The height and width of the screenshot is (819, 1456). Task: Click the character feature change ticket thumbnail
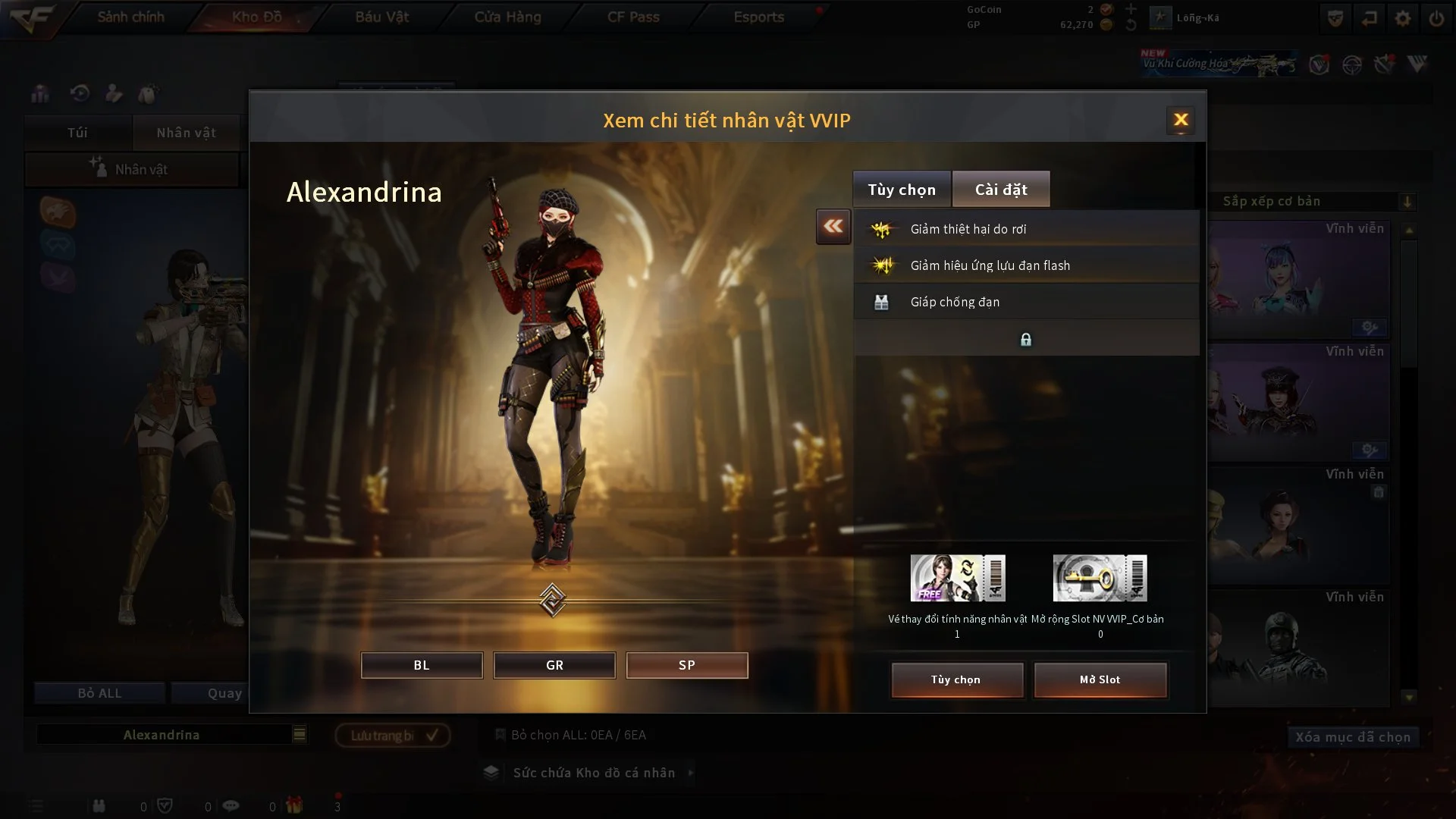point(958,578)
